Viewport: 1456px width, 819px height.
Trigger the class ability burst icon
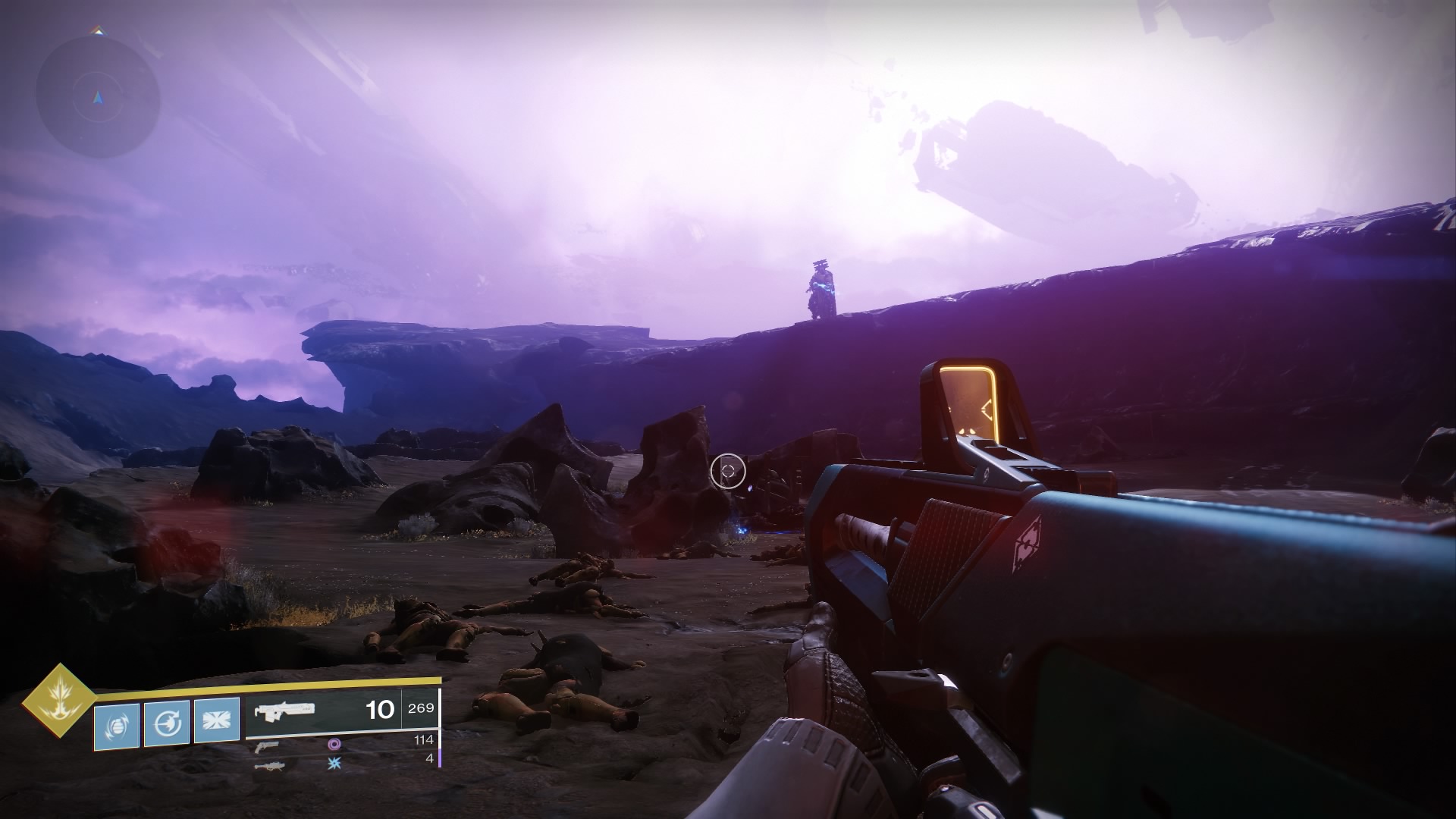pos(217,720)
